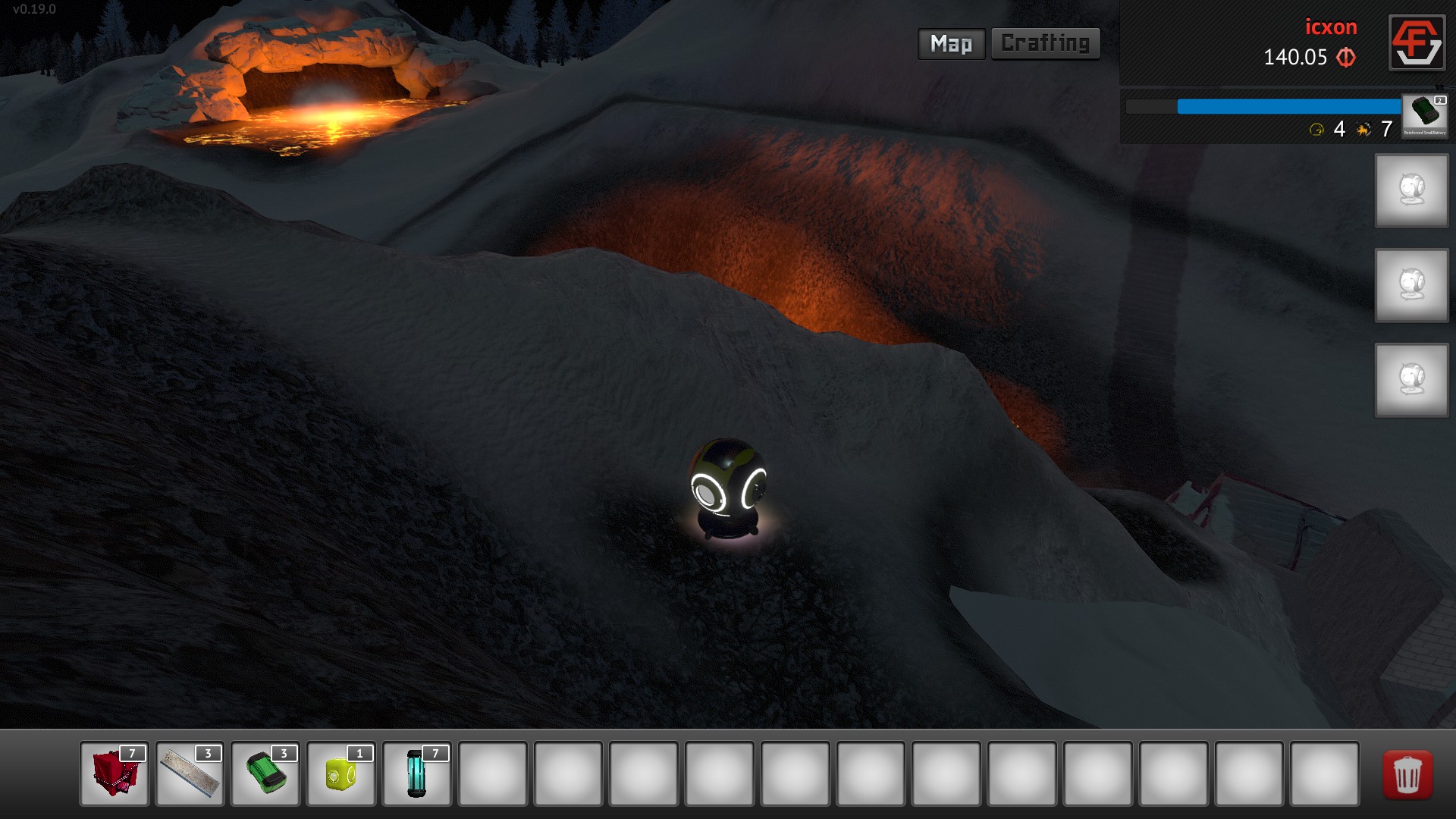
Task: Pick the cyan canister hotbar slot
Action: pos(416,773)
